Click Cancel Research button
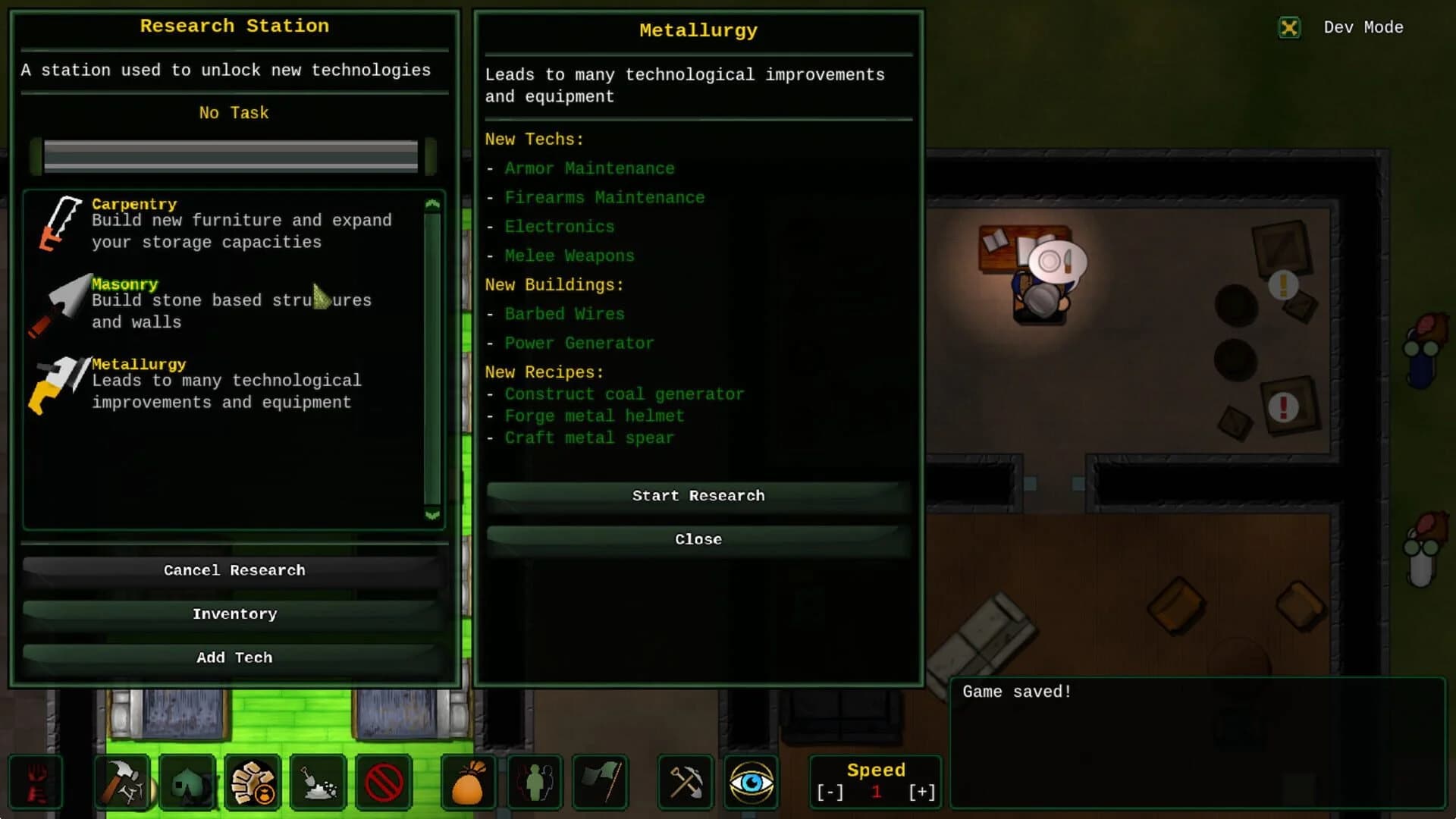Image resolution: width=1456 pixels, height=819 pixels. click(234, 570)
